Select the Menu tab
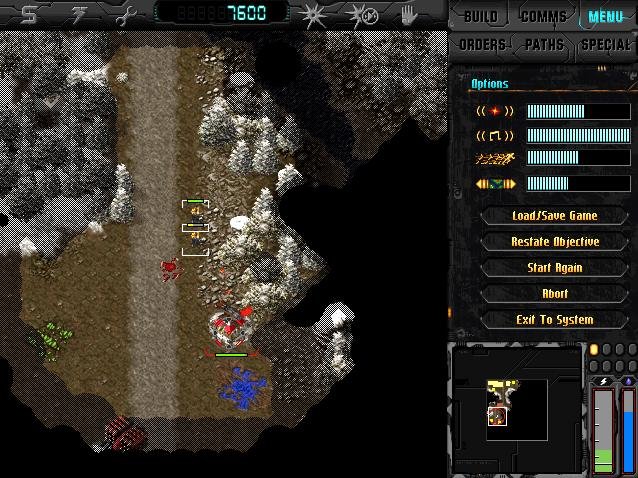The height and width of the screenshot is (478, 638). tap(606, 17)
